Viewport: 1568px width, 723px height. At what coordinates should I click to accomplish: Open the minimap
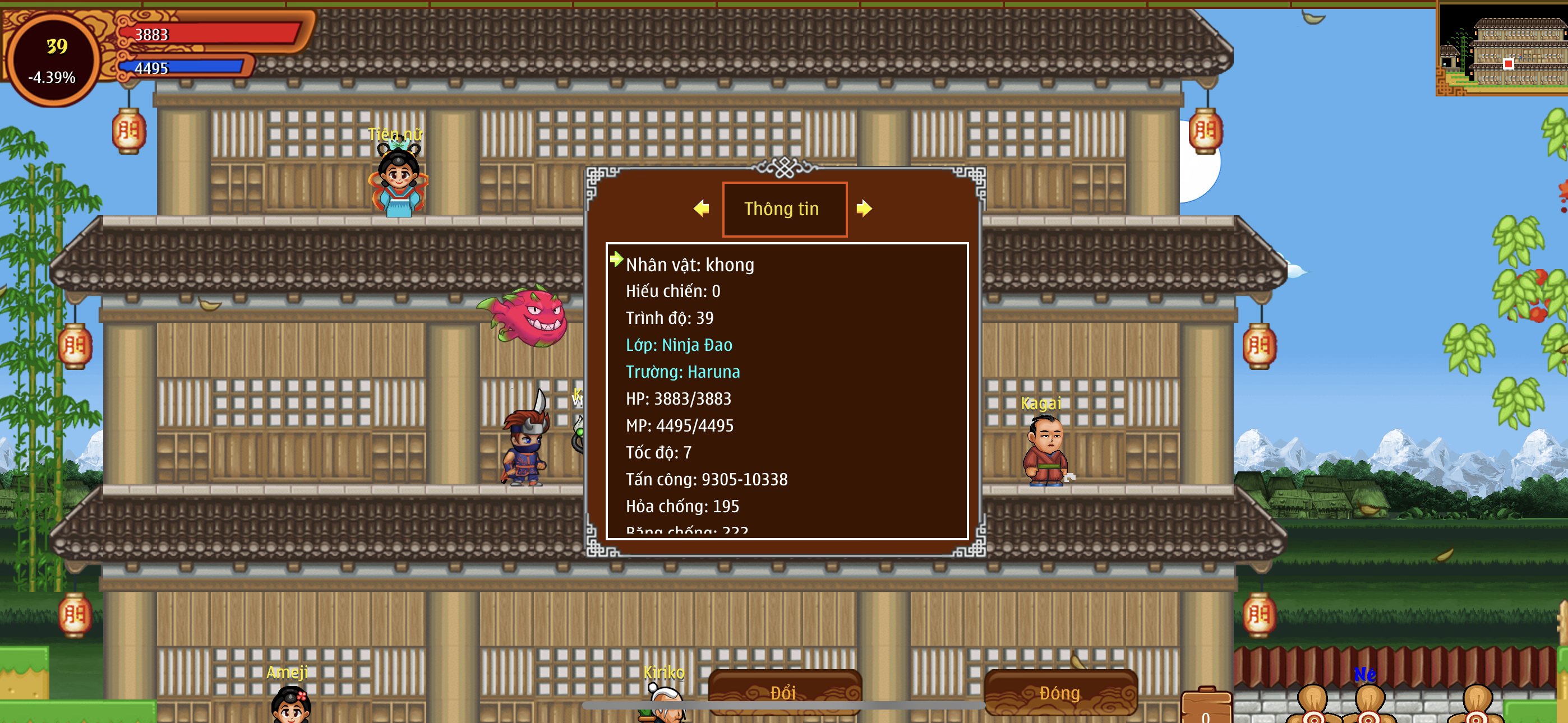point(1502,49)
